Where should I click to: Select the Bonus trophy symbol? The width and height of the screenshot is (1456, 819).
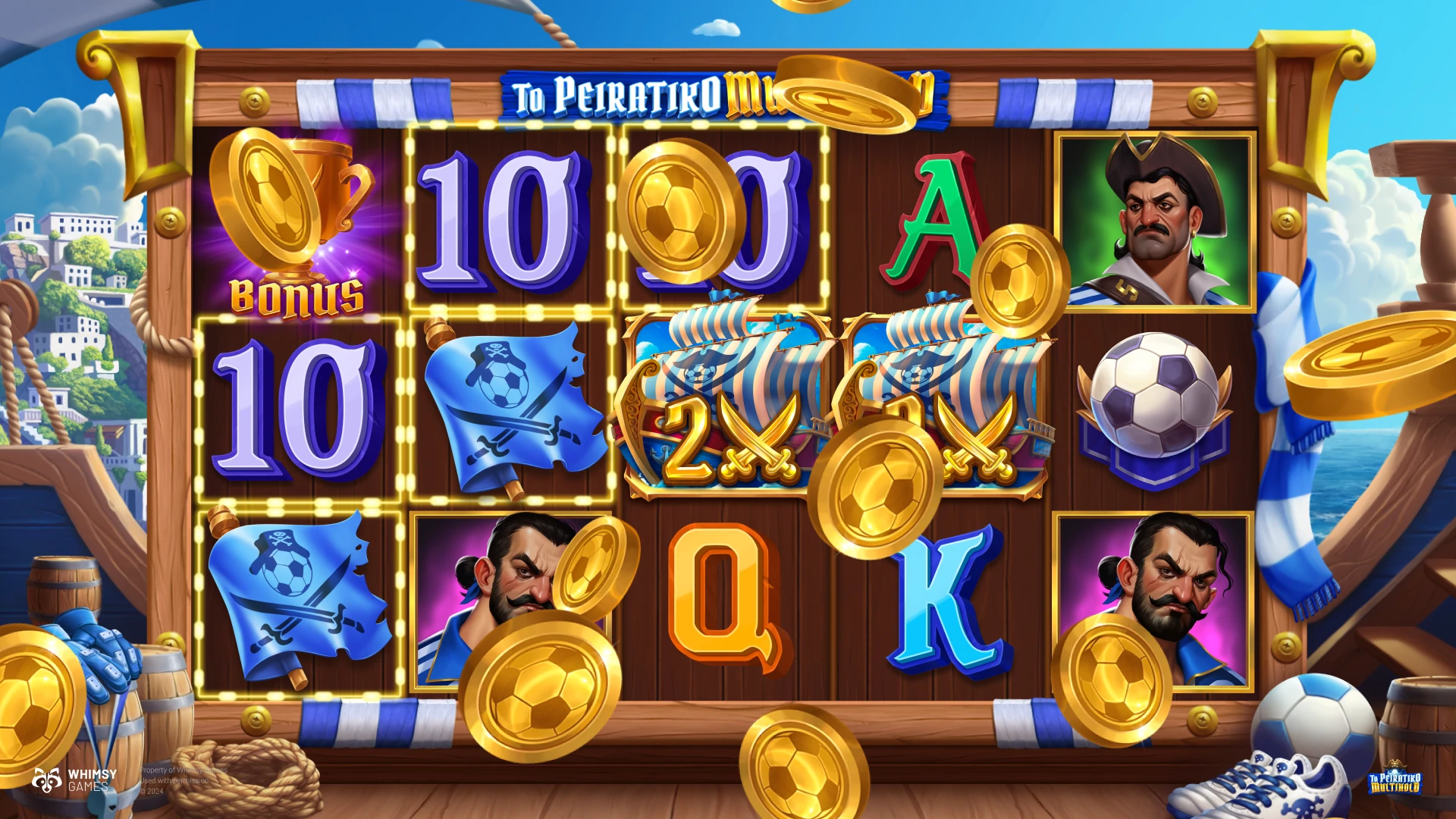pyautogui.click(x=297, y=224)
